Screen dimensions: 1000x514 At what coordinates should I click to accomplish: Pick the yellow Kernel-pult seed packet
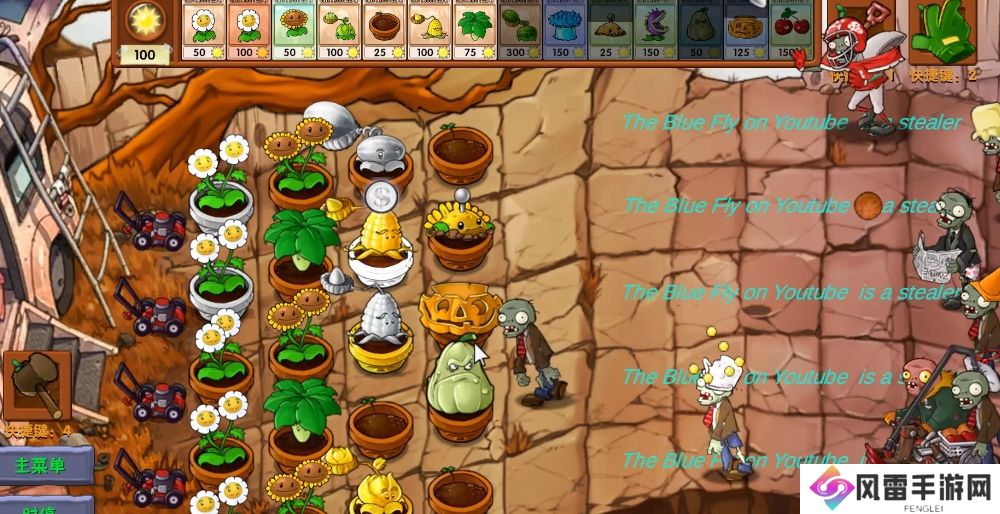click(x=428, y=30)
